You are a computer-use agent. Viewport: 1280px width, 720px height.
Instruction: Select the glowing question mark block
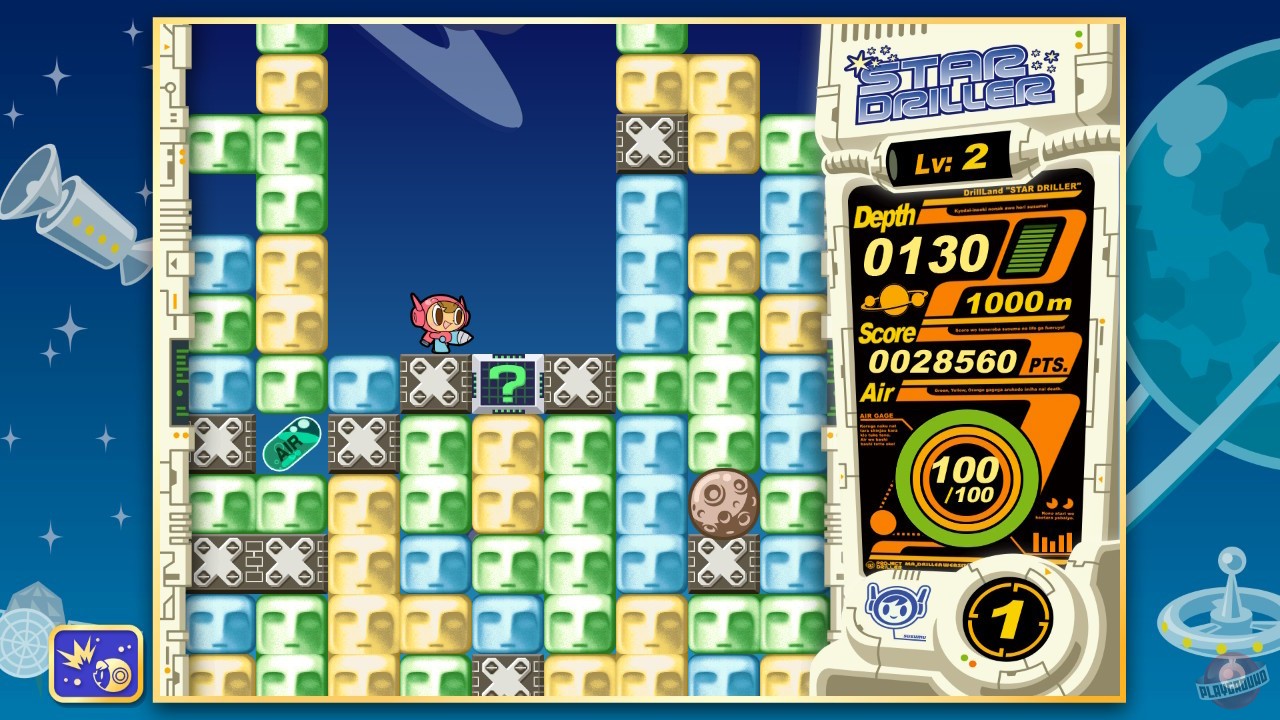click(510, 382)
